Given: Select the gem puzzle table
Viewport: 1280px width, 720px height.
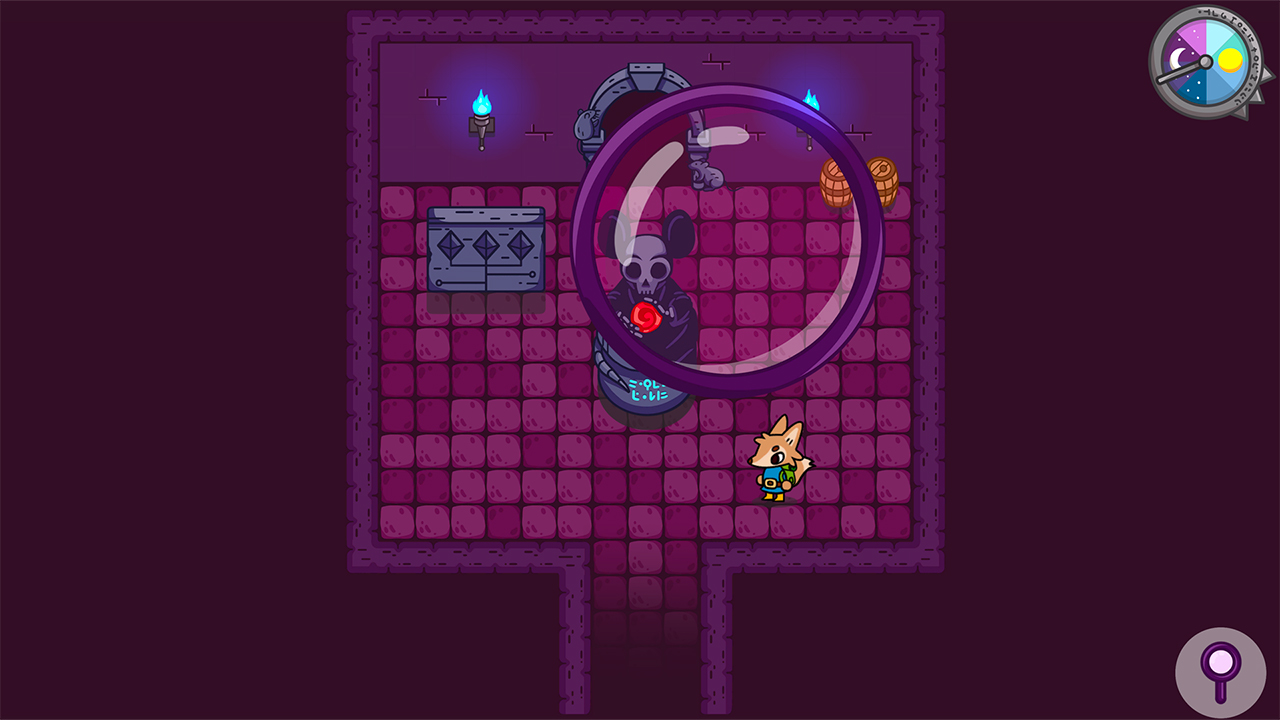Looking at the screenshot, I should click(x=487, y=250).
